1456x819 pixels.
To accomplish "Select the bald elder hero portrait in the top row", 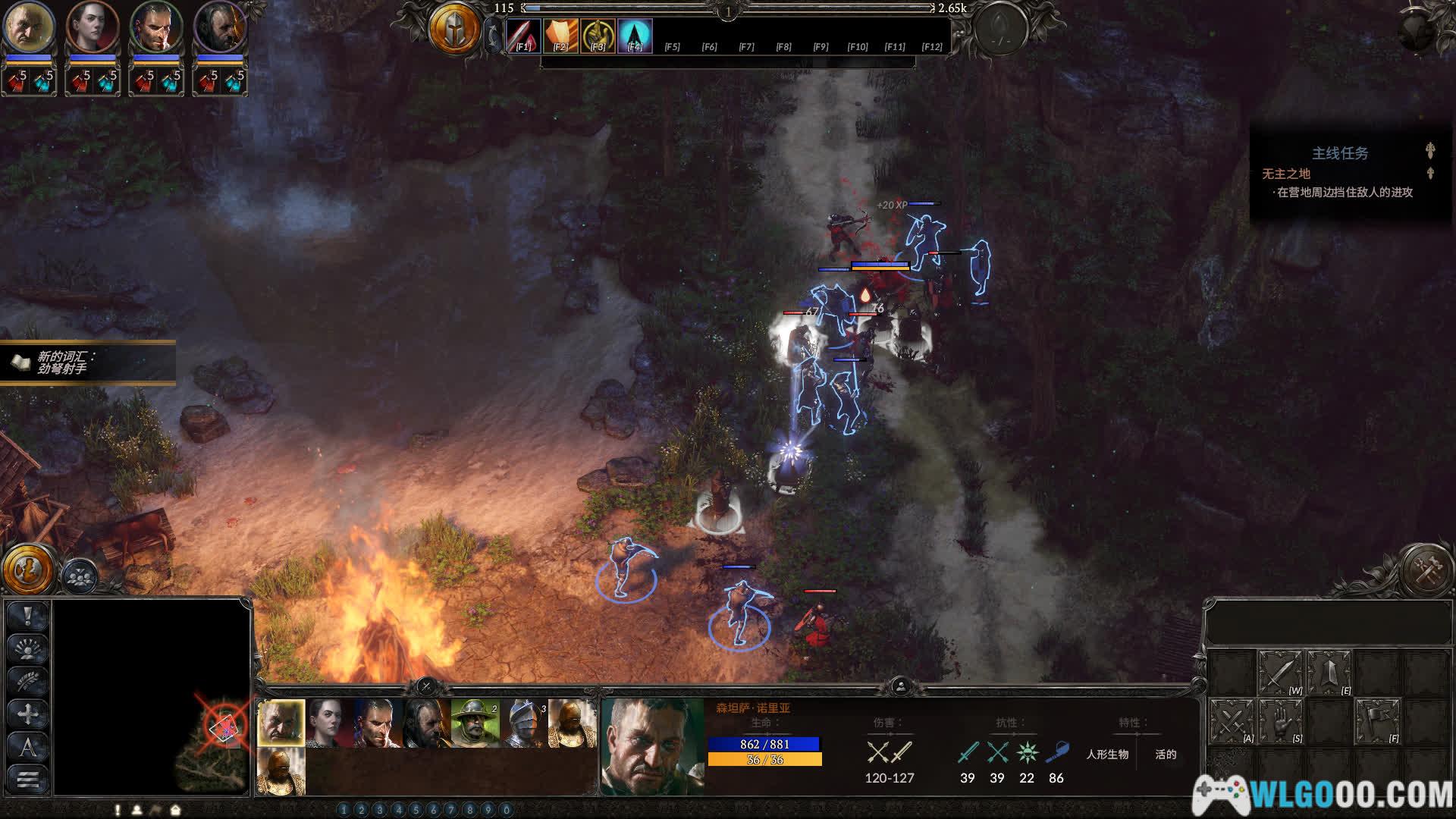I will pos(29,27).
